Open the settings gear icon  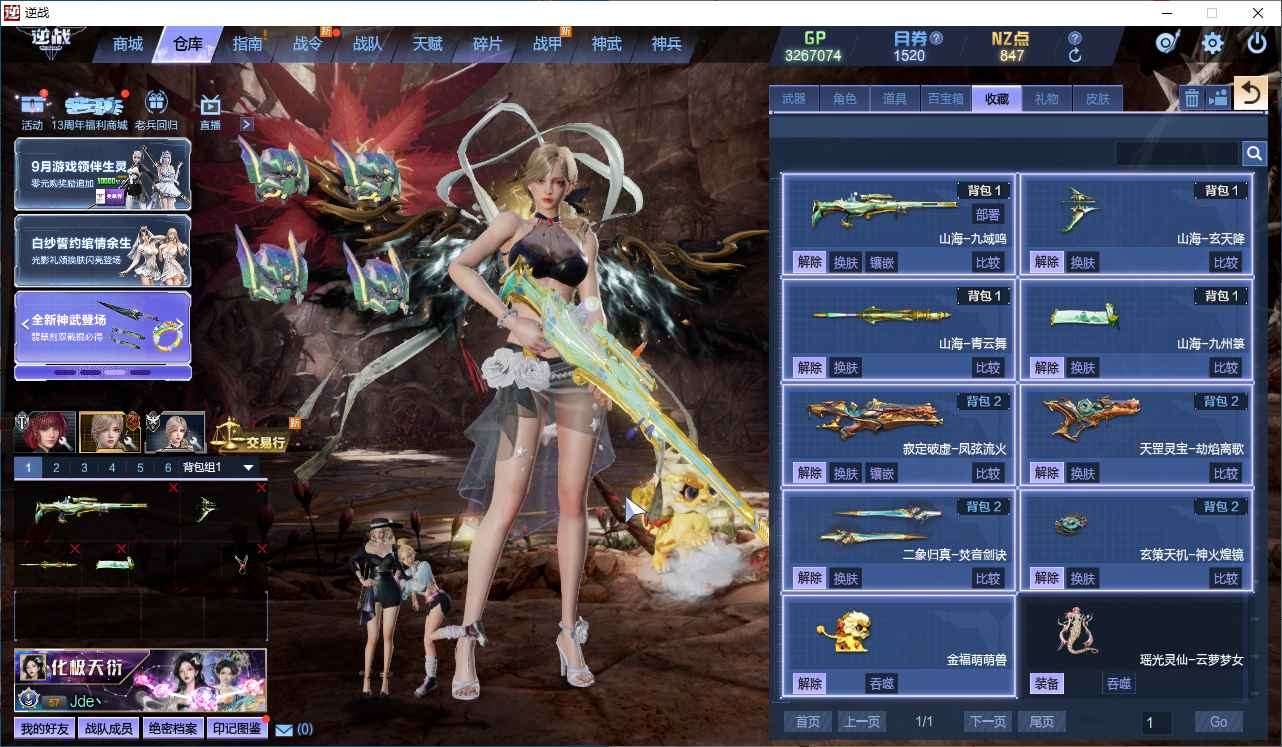1212,43
